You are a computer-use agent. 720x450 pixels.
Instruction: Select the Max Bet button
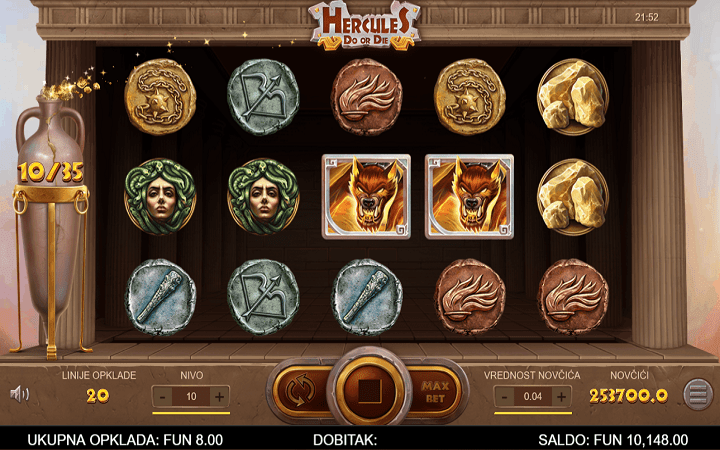point(433,388)
